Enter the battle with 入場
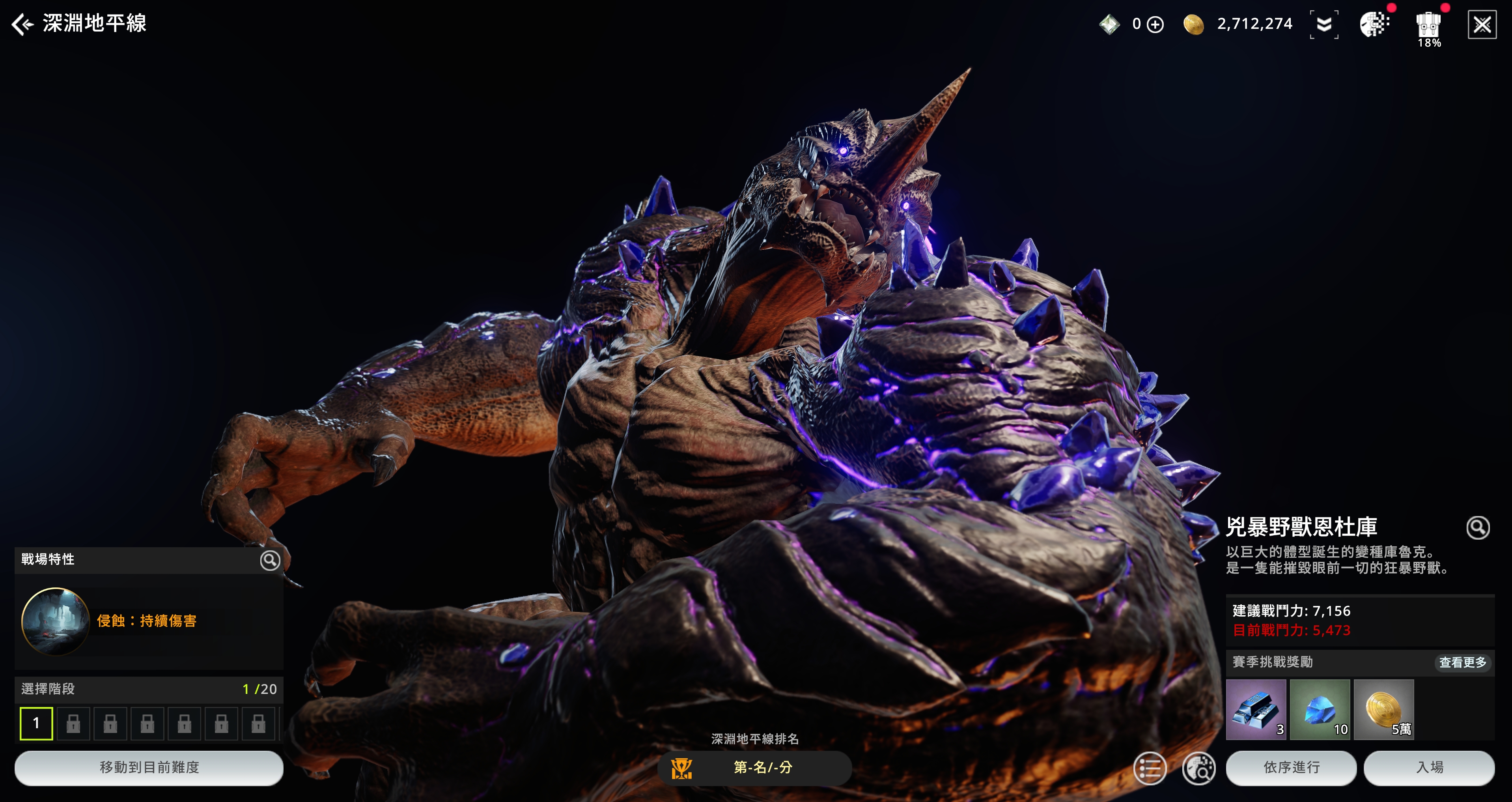Screen dimensions: 1512x802 pyautogui.click(x=1429, y=767)
